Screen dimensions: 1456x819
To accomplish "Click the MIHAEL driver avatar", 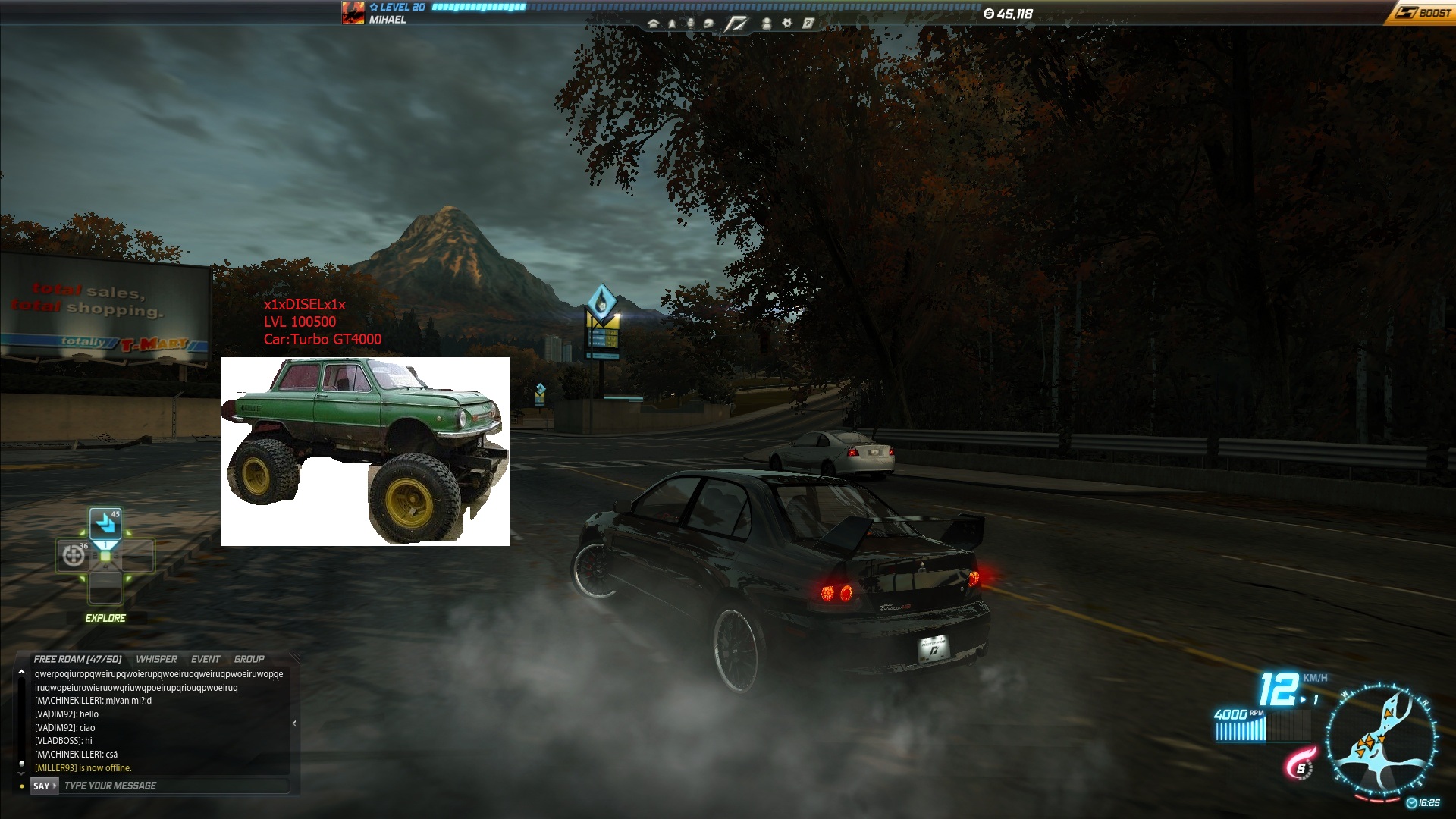I will pos(353,13).
